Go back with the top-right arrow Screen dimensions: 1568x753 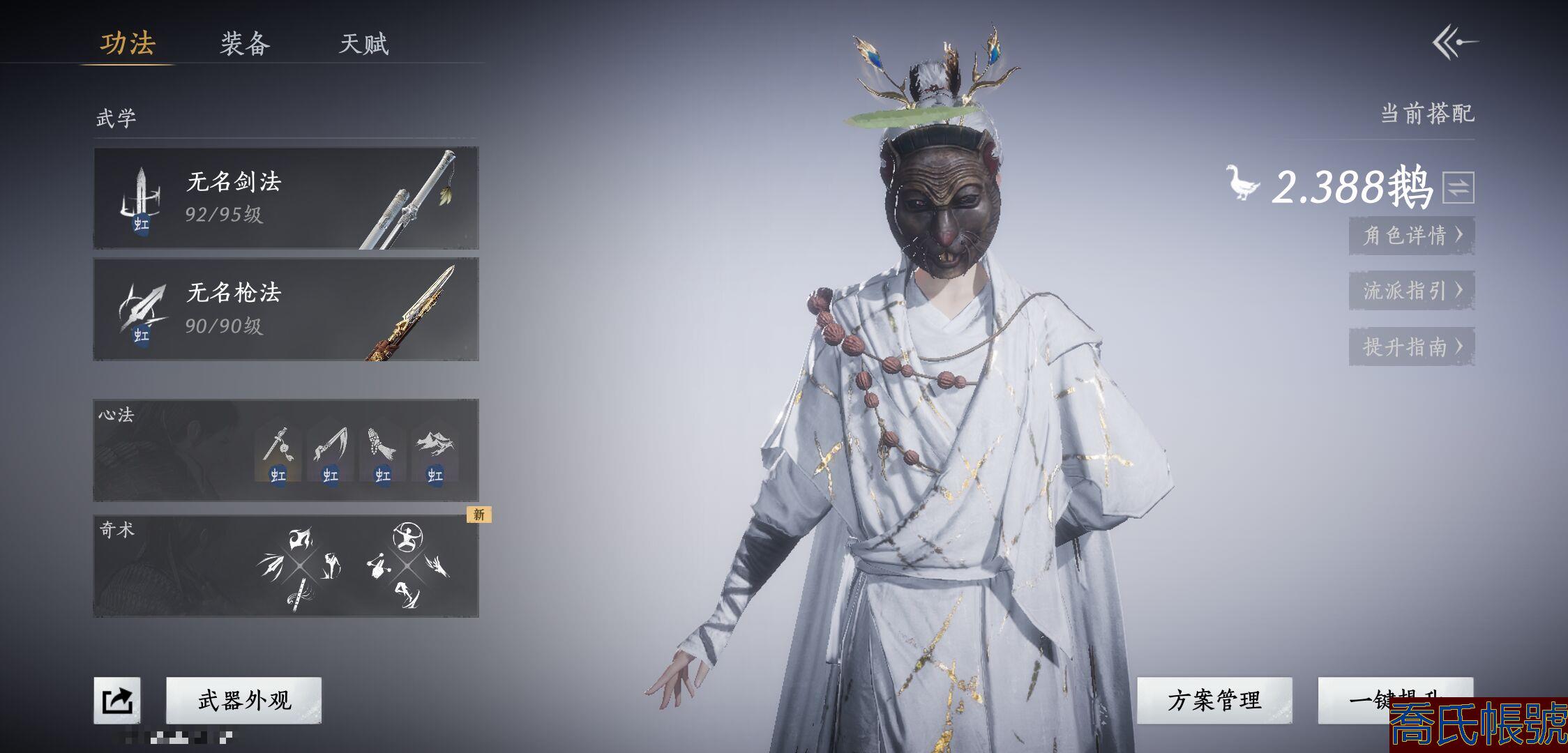pos(1455,43)
